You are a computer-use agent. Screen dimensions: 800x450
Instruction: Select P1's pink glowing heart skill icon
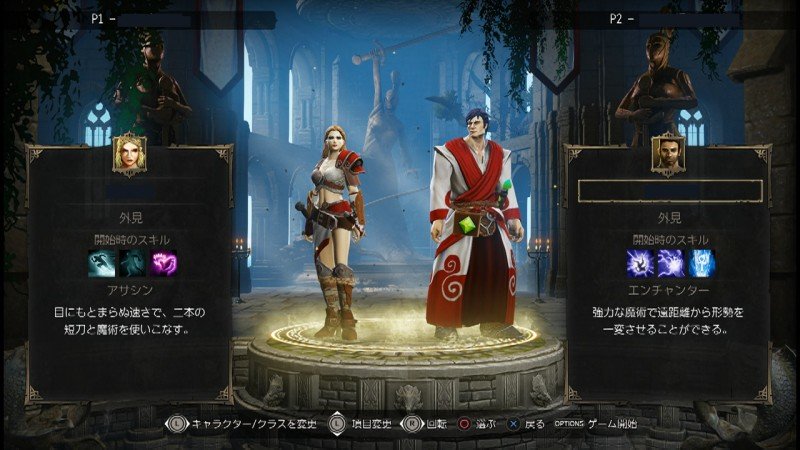point(163,262)
